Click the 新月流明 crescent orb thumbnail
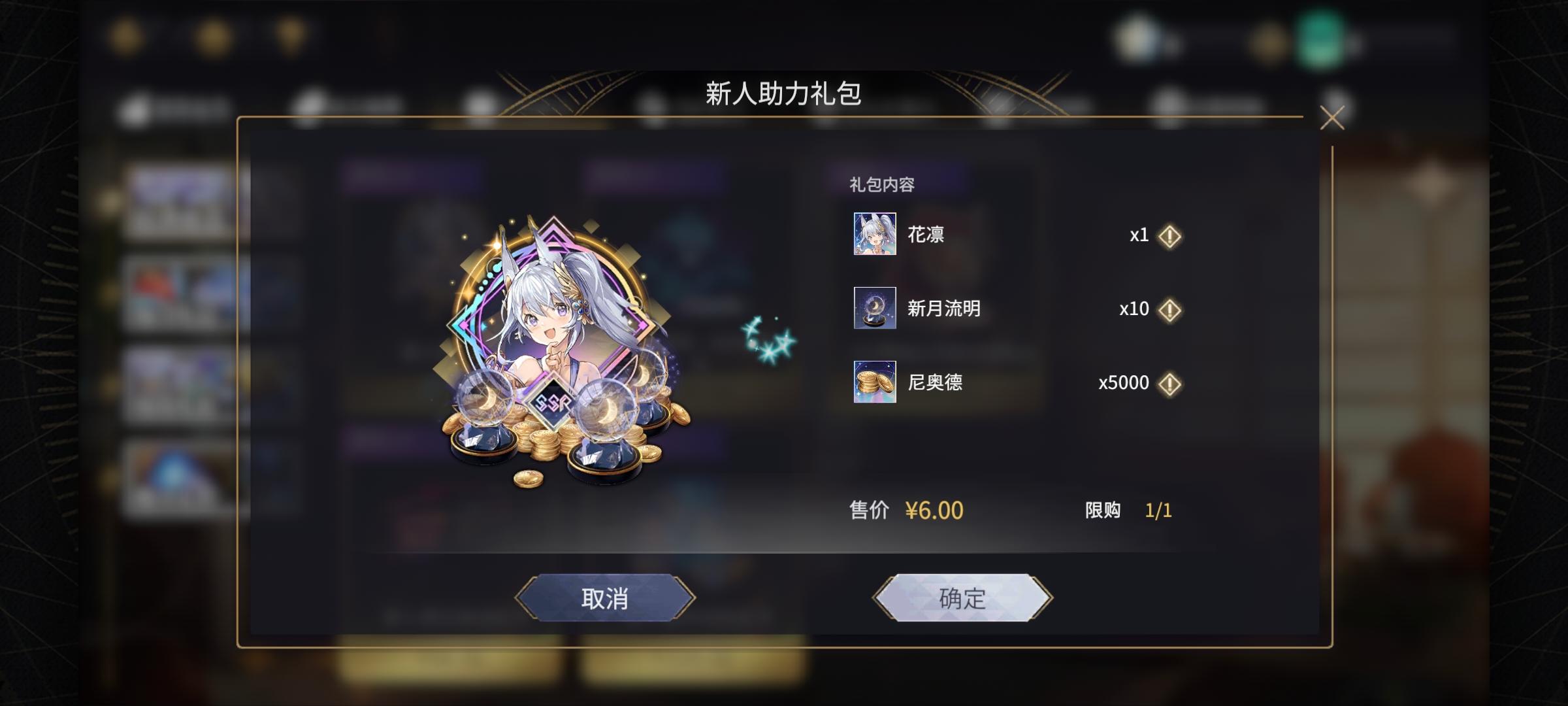Viewport: 1568px width, 706px height. point(874,309)
